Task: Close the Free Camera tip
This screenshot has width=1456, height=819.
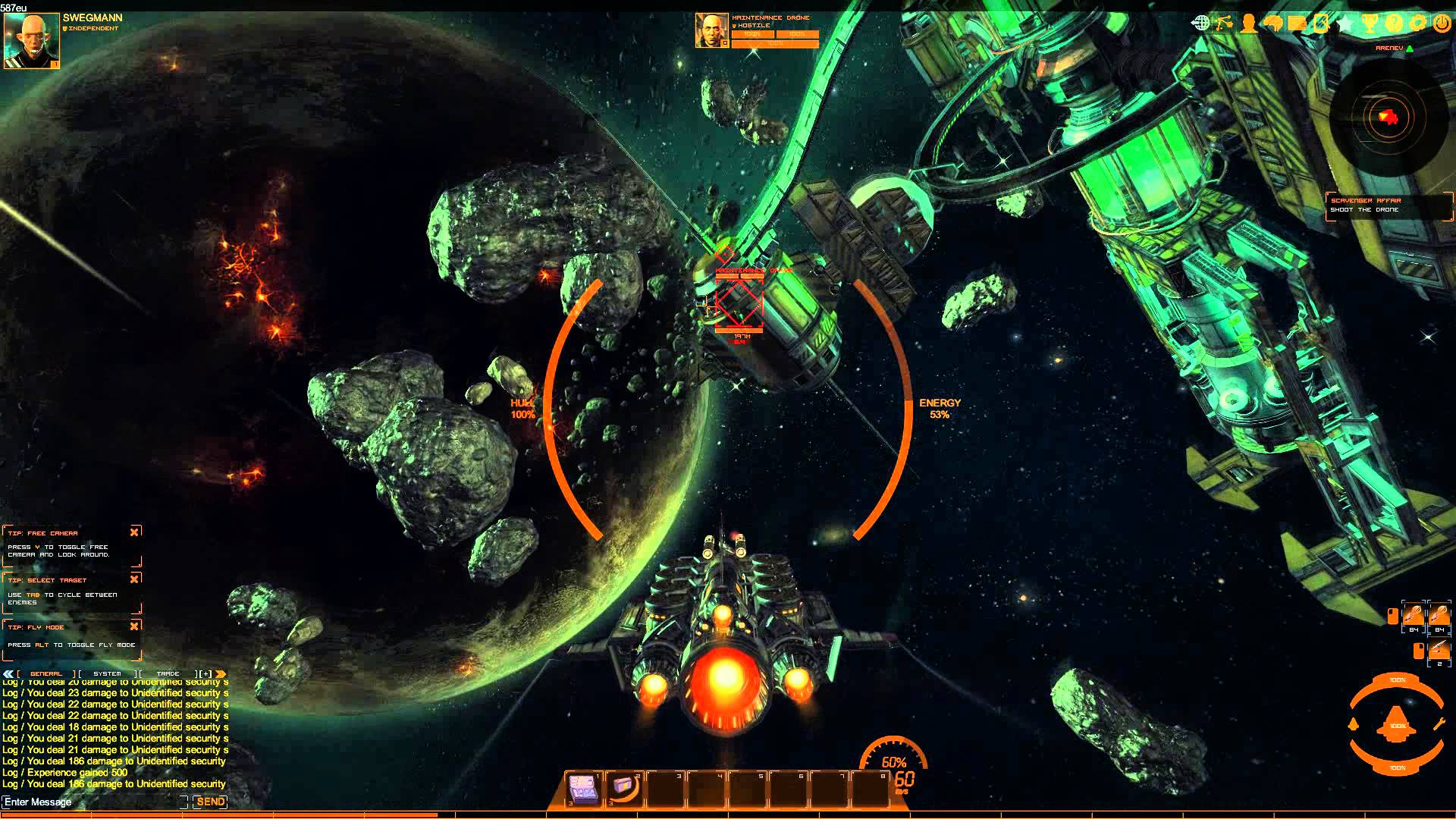Action: tap(134, 532)
